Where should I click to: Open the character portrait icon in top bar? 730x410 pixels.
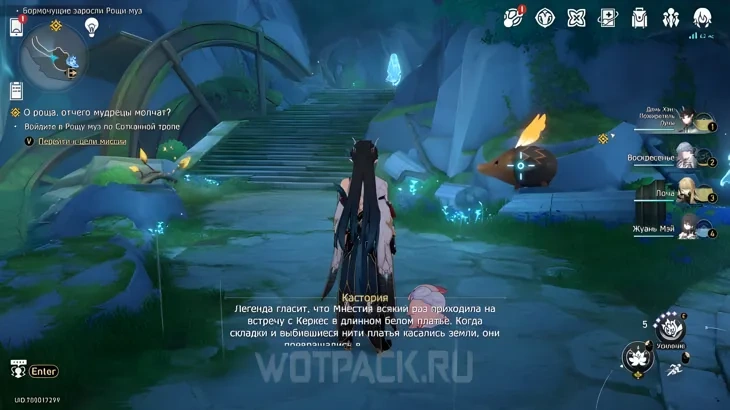point(702,18)
